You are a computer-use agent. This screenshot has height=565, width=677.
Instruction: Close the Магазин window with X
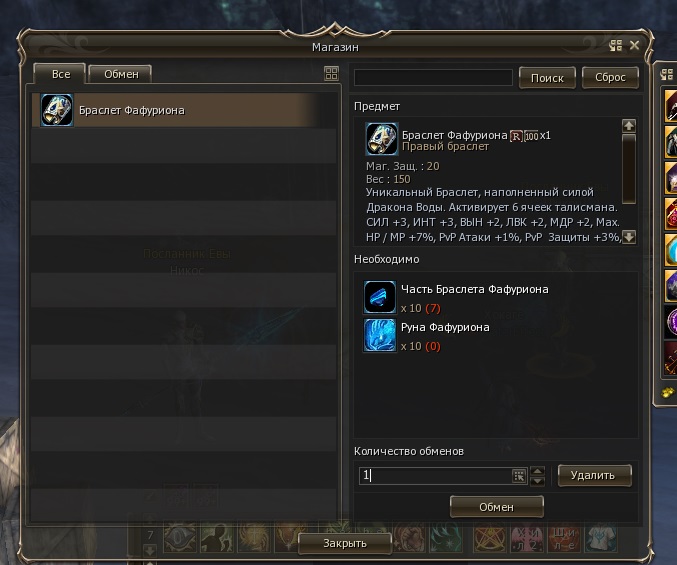click(x=634, y=46)
